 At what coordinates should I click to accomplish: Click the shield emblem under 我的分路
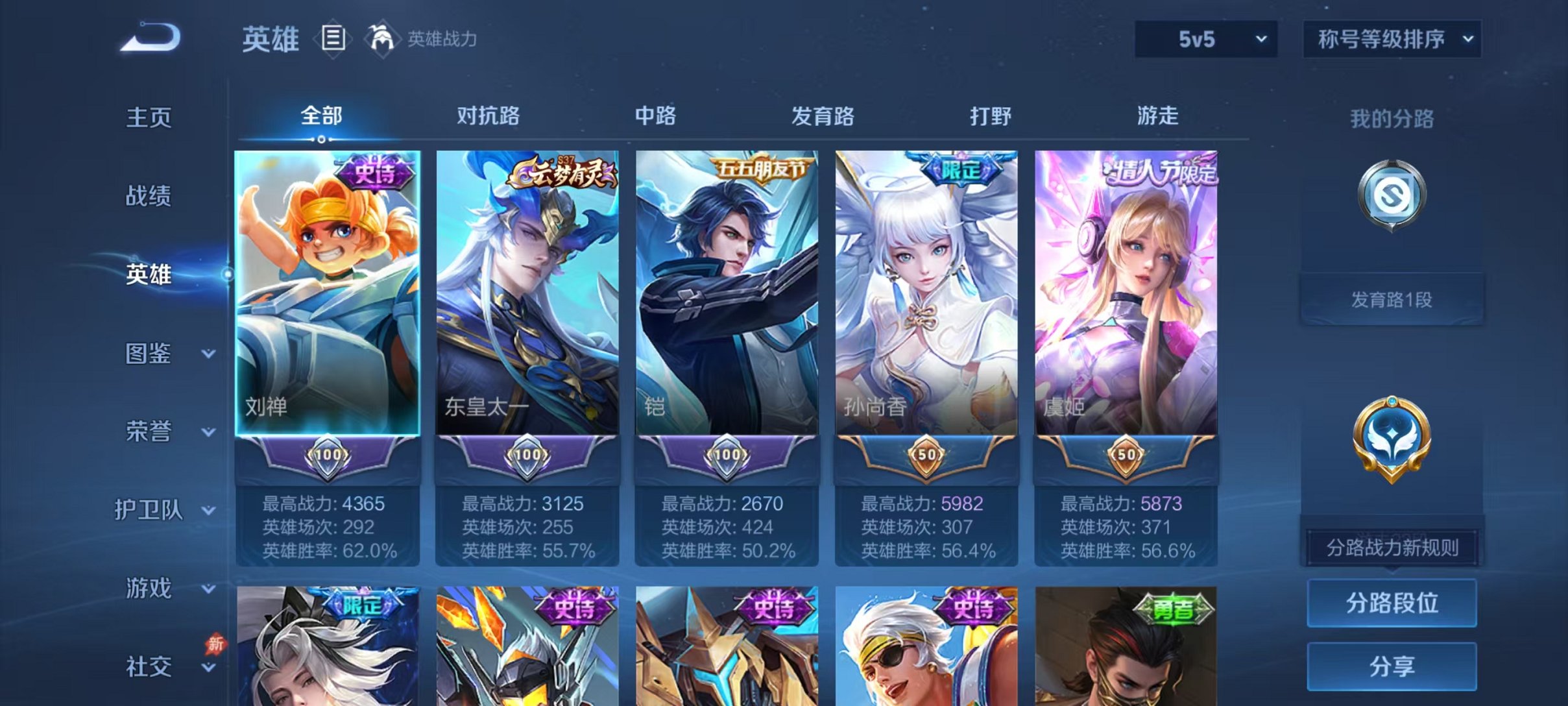coord(1392,195)
